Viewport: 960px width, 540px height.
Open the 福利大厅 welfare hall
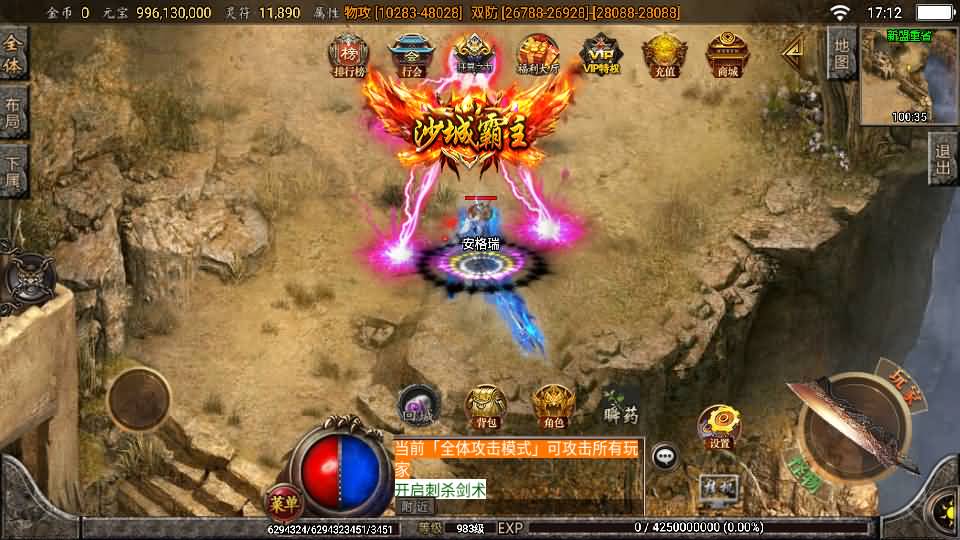point(537,53)
